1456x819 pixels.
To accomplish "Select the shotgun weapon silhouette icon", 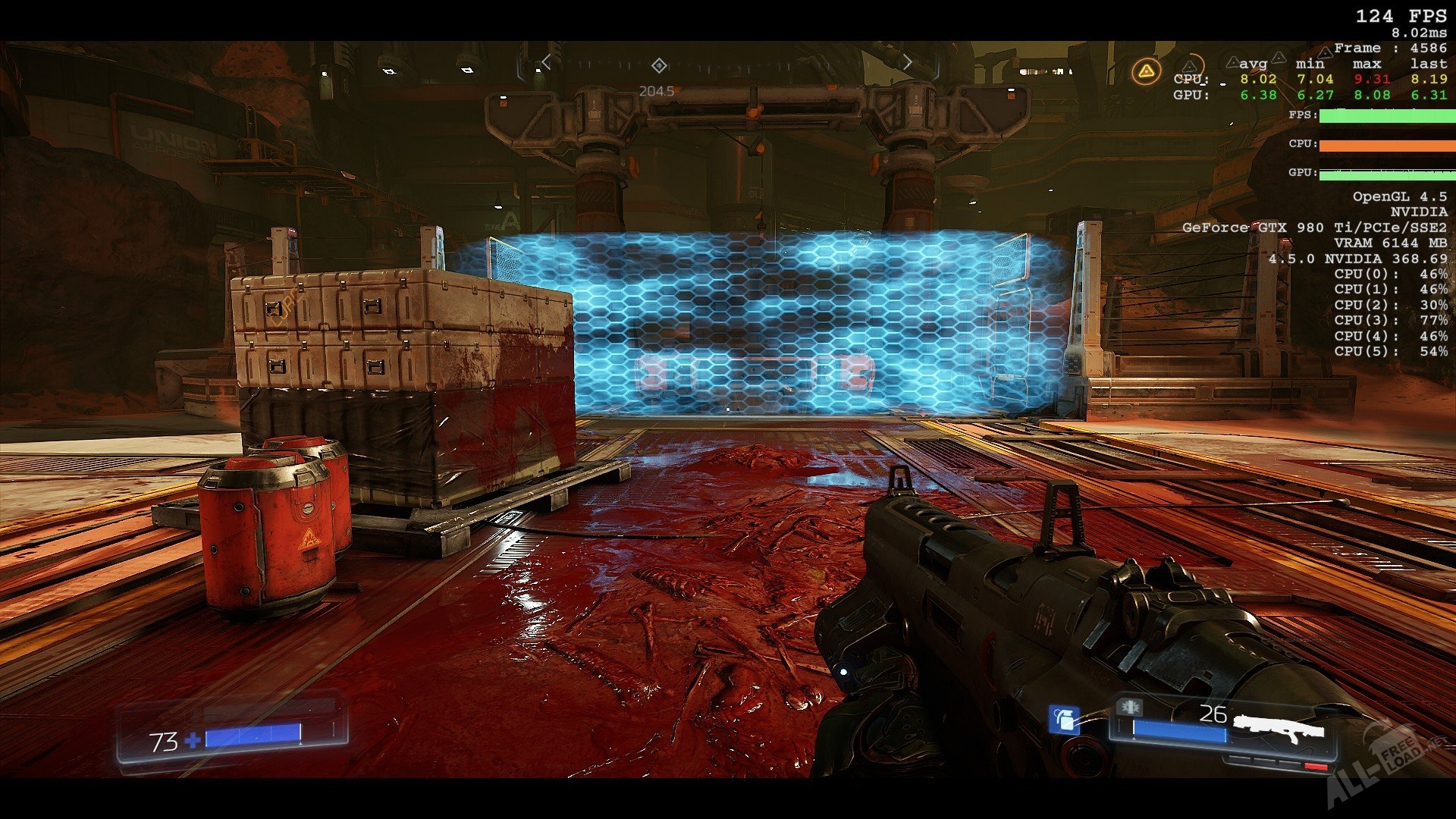I will 1278,729.
